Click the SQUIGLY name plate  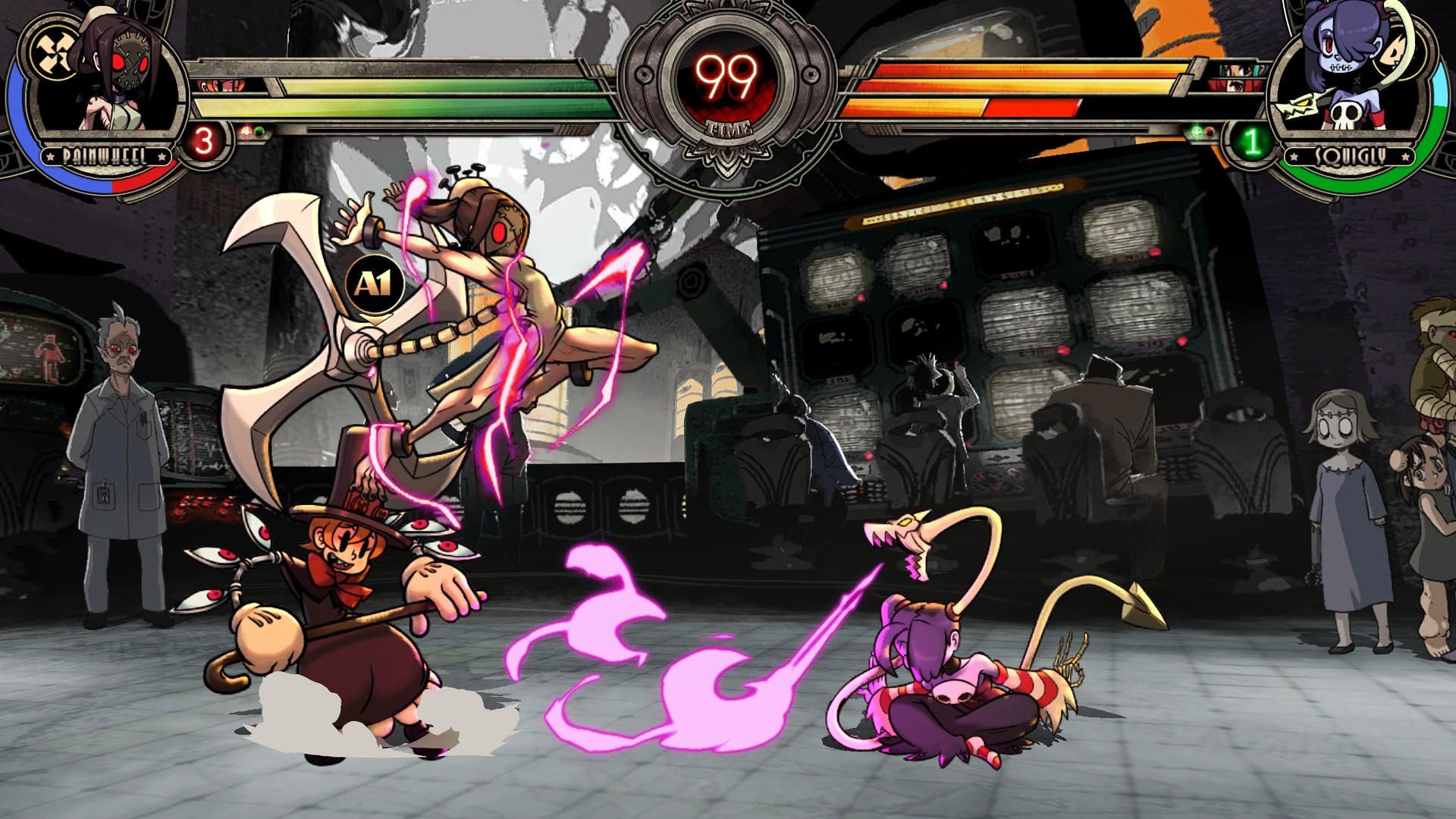pos(1349,155)
